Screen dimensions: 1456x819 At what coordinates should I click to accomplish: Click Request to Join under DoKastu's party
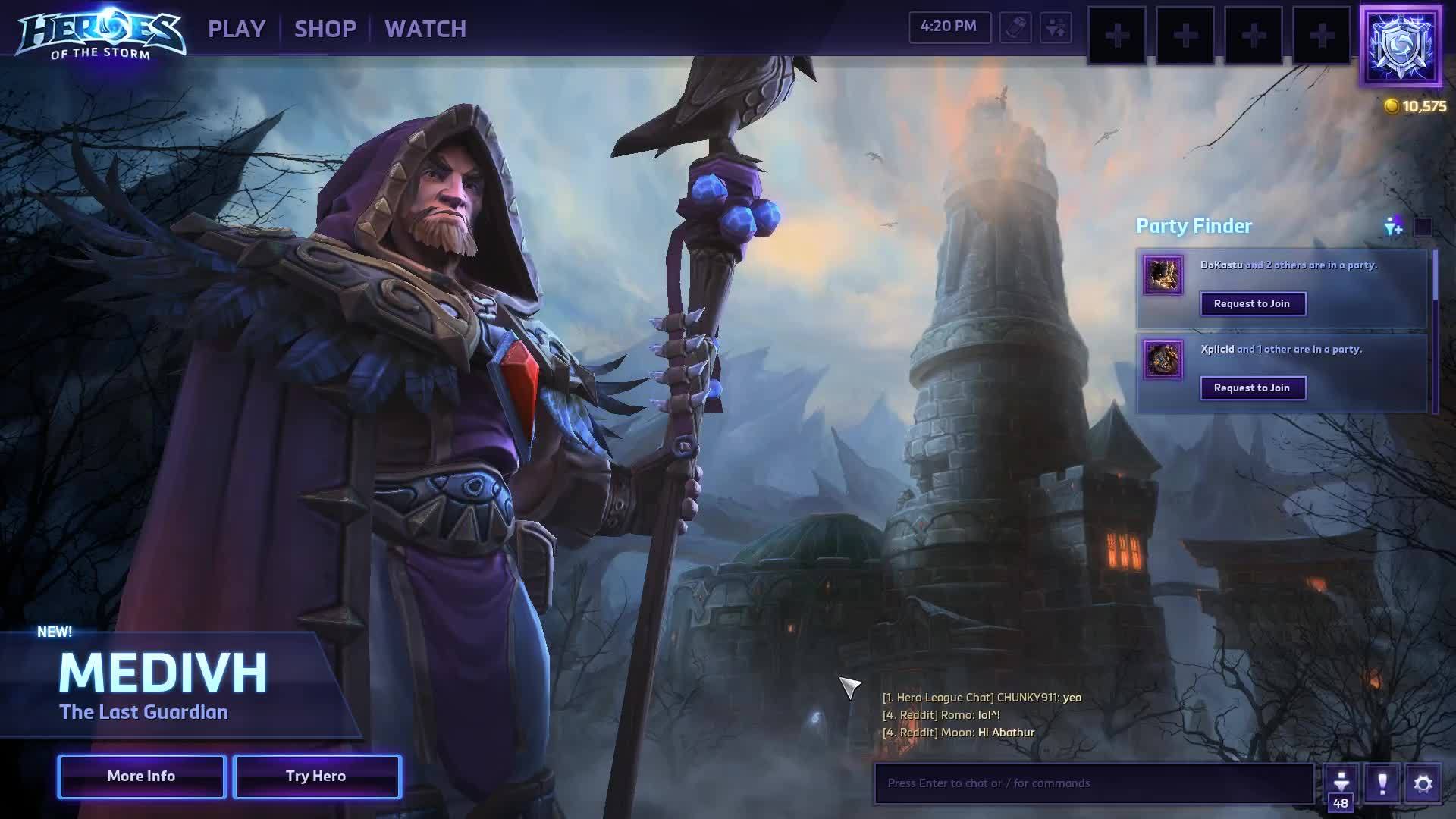[1253, 303]
